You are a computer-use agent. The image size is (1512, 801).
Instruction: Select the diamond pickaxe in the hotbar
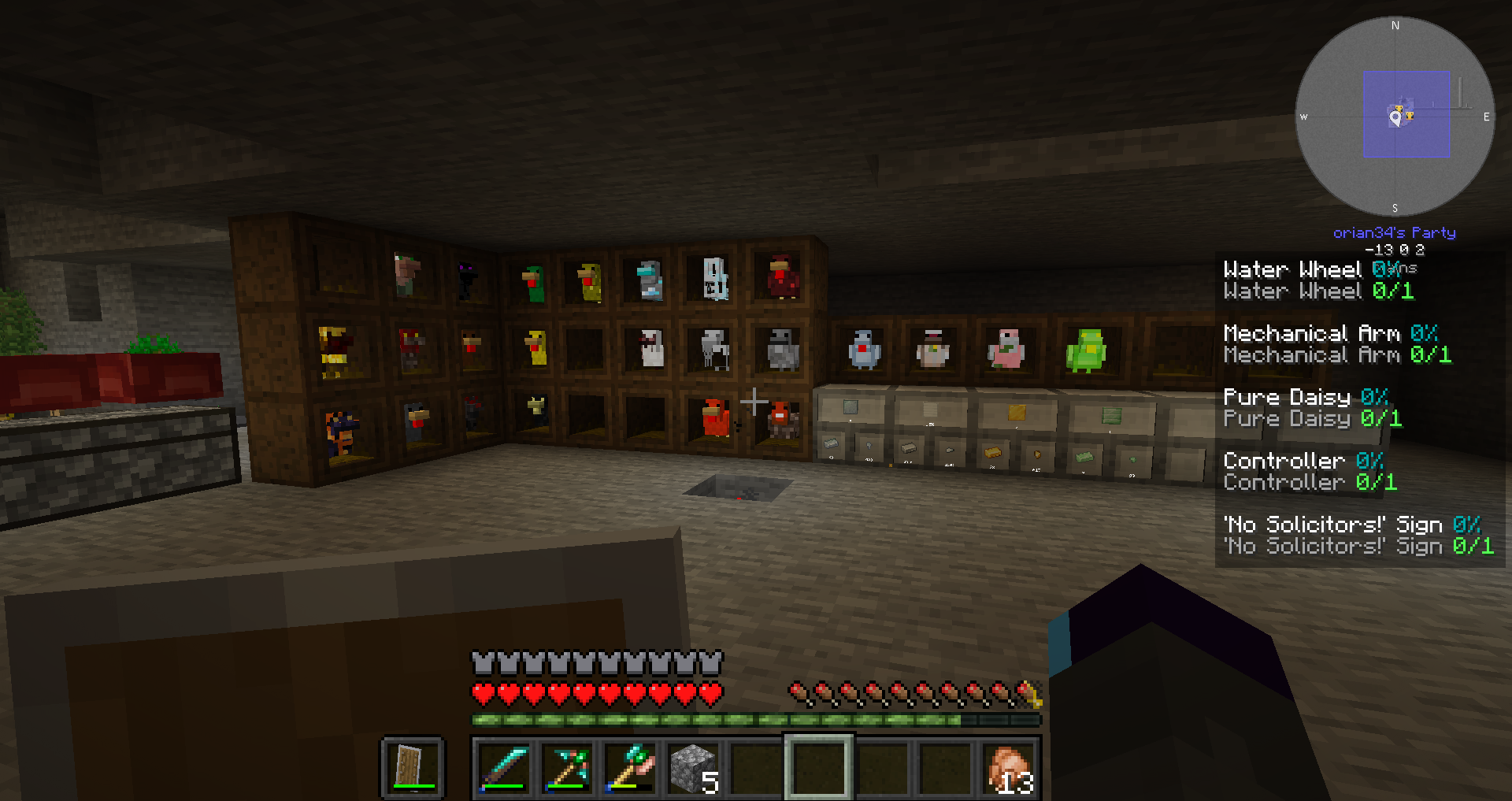point(567,768)
